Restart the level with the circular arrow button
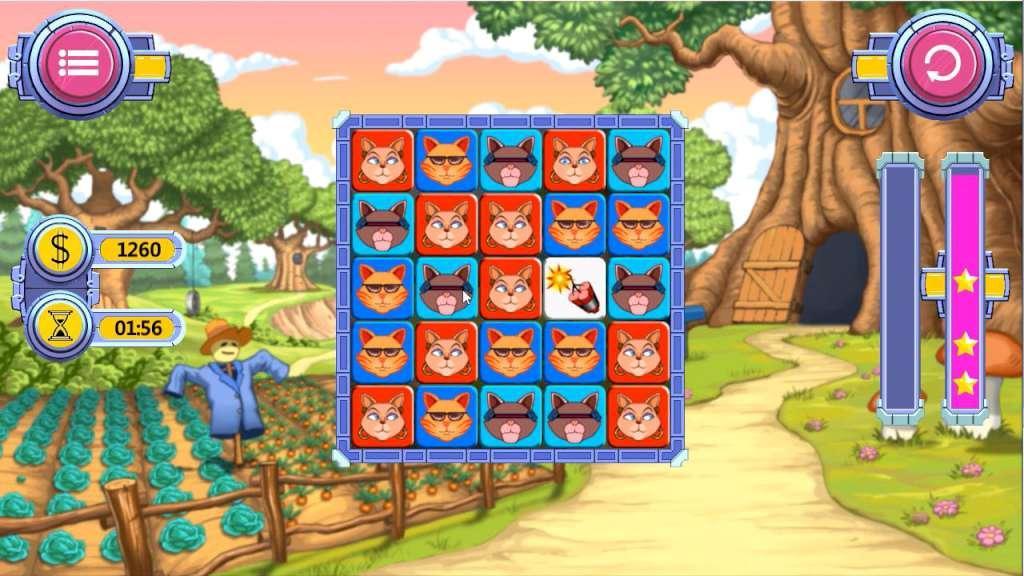Screen dimensions: 1024x576 point(942,64)
